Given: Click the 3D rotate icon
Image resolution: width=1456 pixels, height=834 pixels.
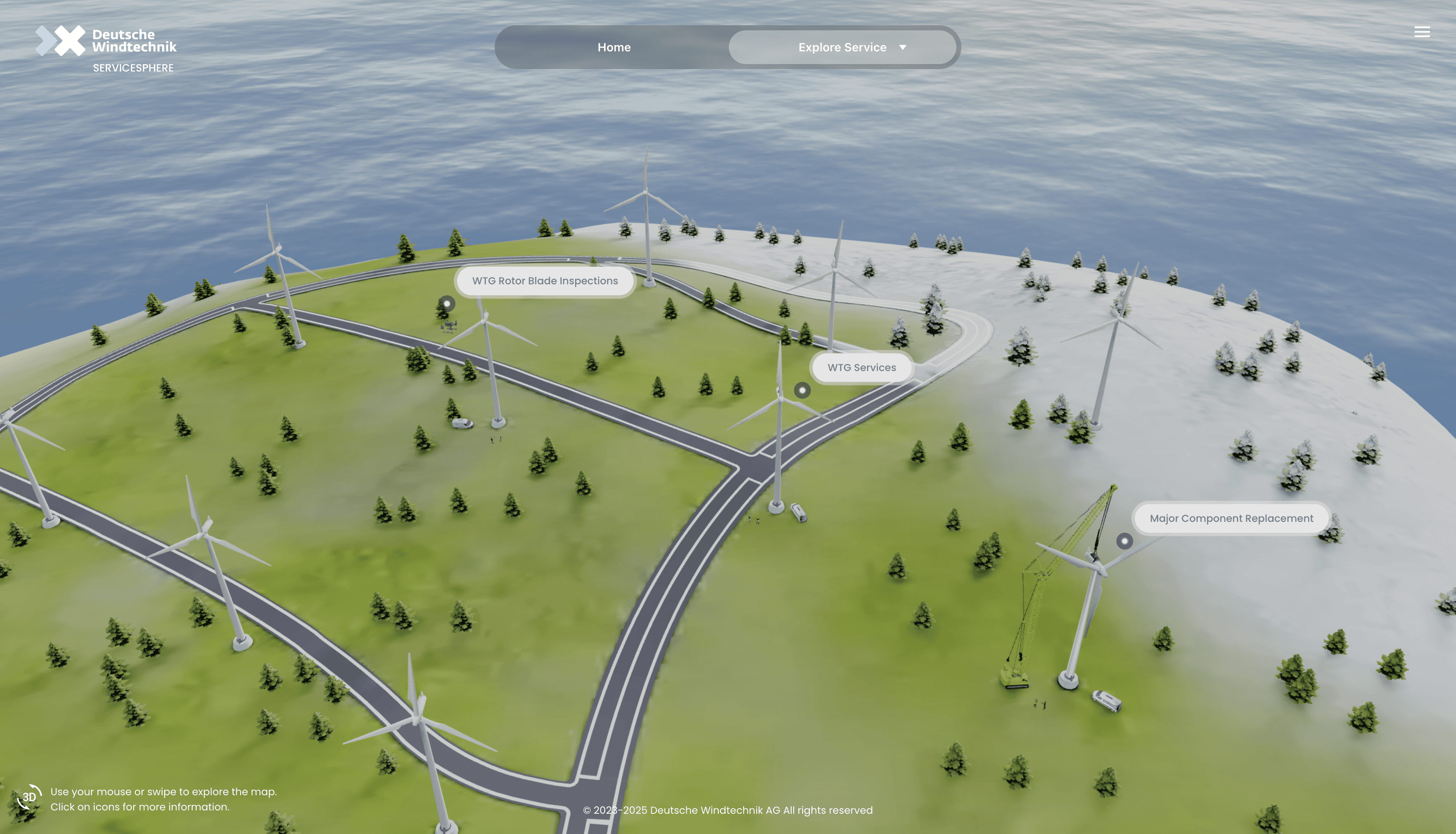Looking at the screenshot, I should (29, 797).
